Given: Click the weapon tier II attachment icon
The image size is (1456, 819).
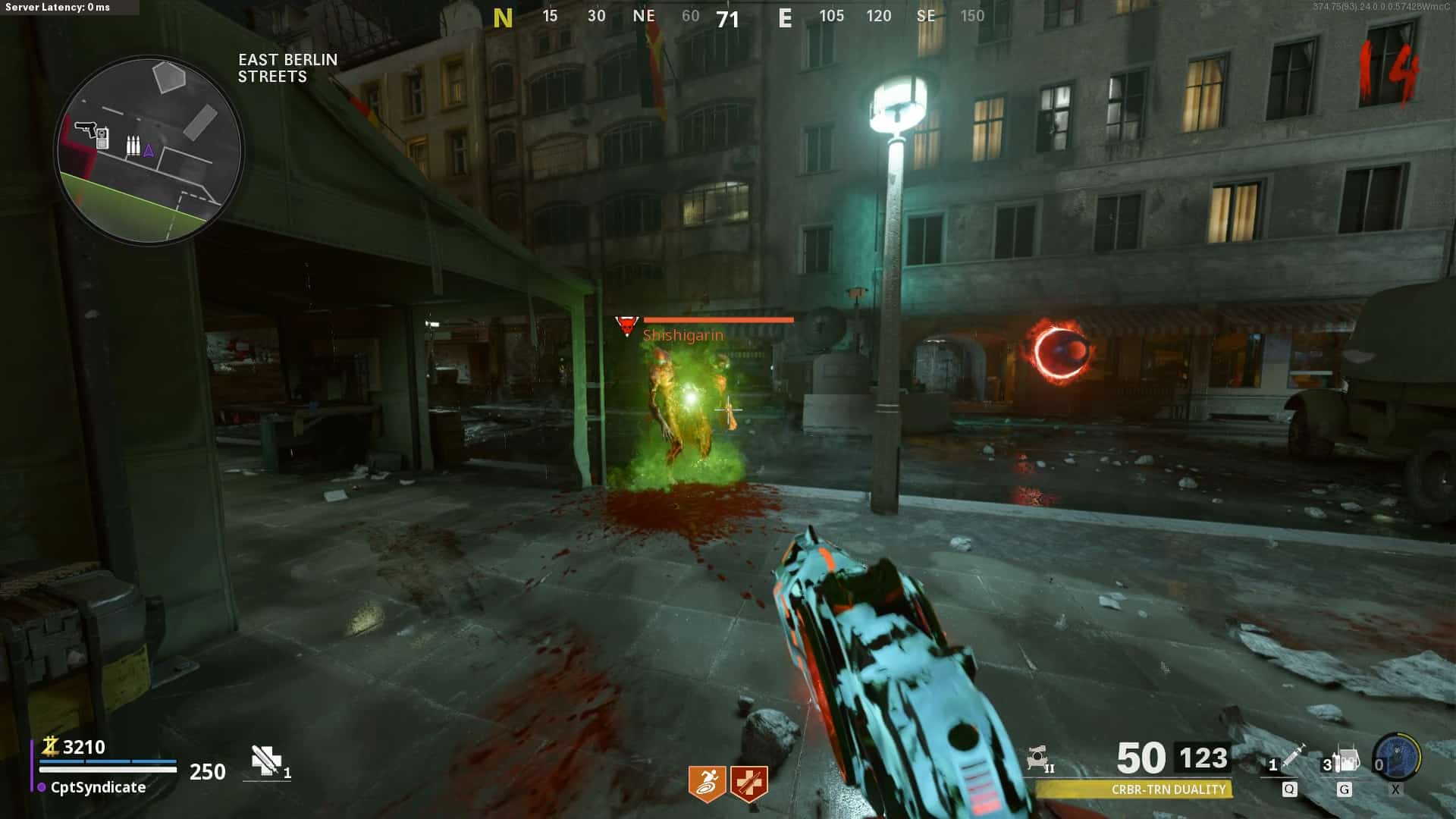Looking at the screenshot, I should [x=1039, y=758].
